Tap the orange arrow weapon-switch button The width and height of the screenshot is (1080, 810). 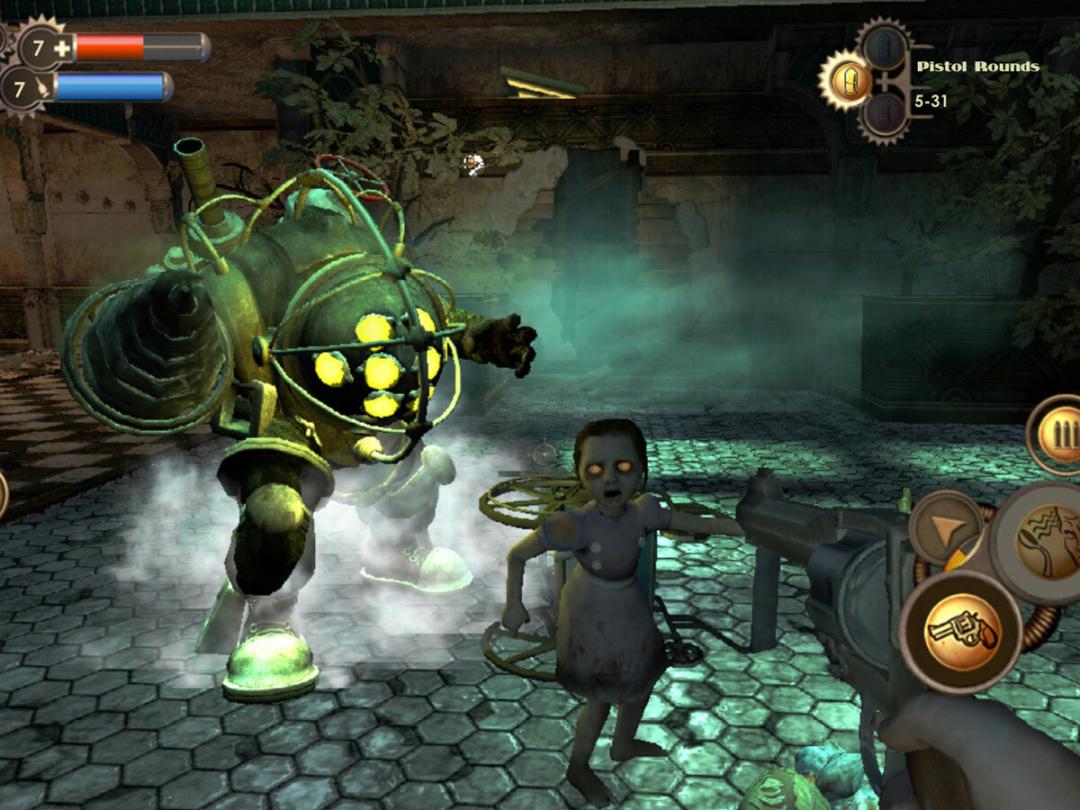click(x=945, y=528)
